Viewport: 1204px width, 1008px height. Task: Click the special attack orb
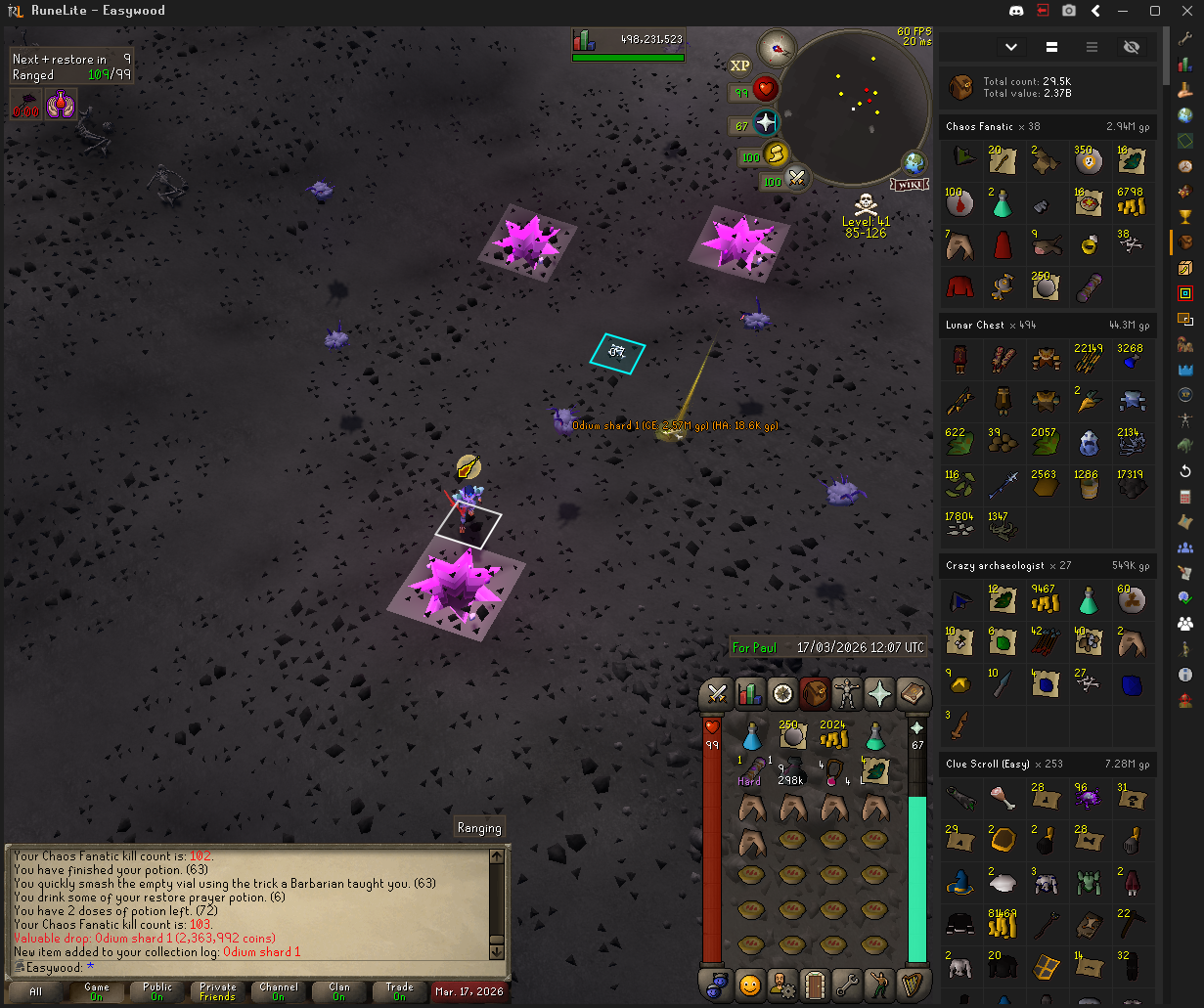tap(797, 179)
